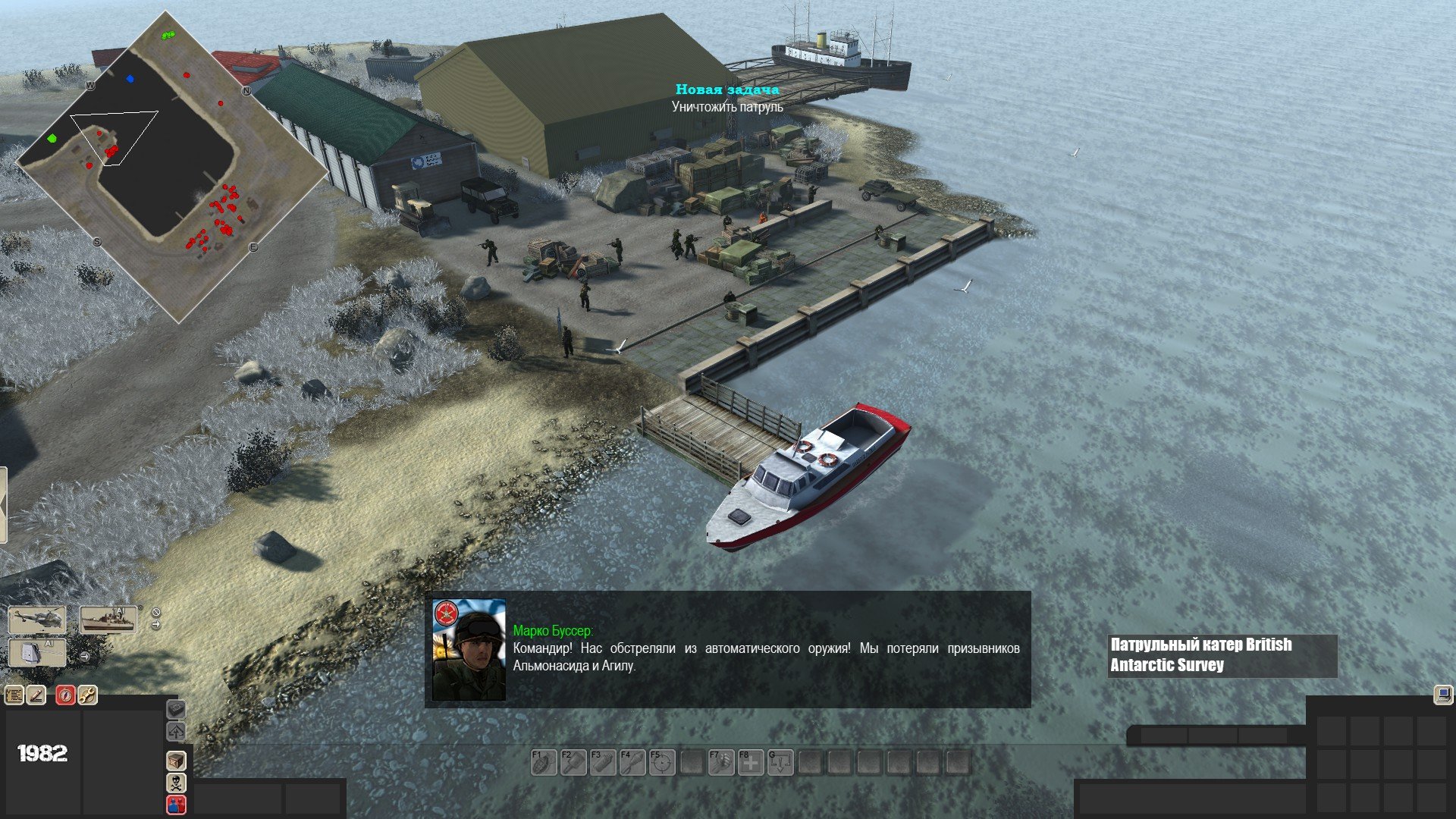Open the computer monitor menu icon

pyautogui.click(x=1442, y=694)
